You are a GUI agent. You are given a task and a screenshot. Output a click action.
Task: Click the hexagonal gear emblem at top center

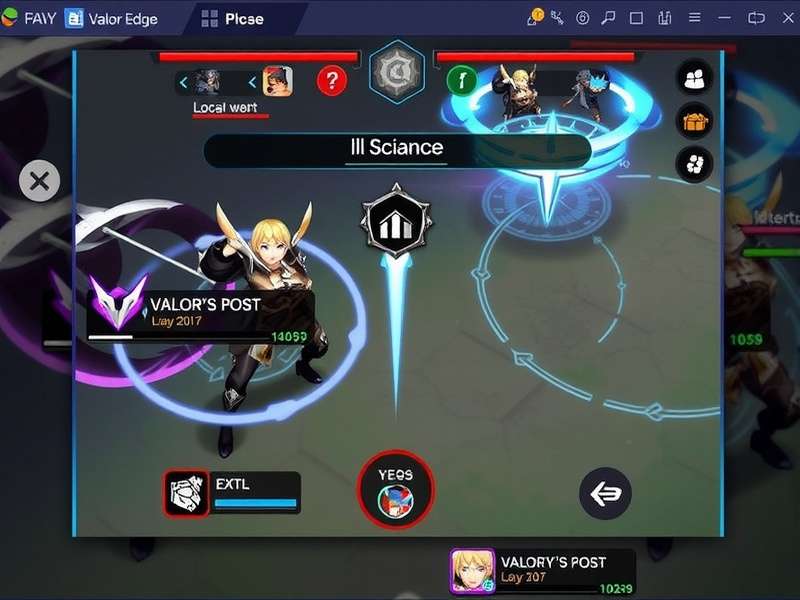396,72
